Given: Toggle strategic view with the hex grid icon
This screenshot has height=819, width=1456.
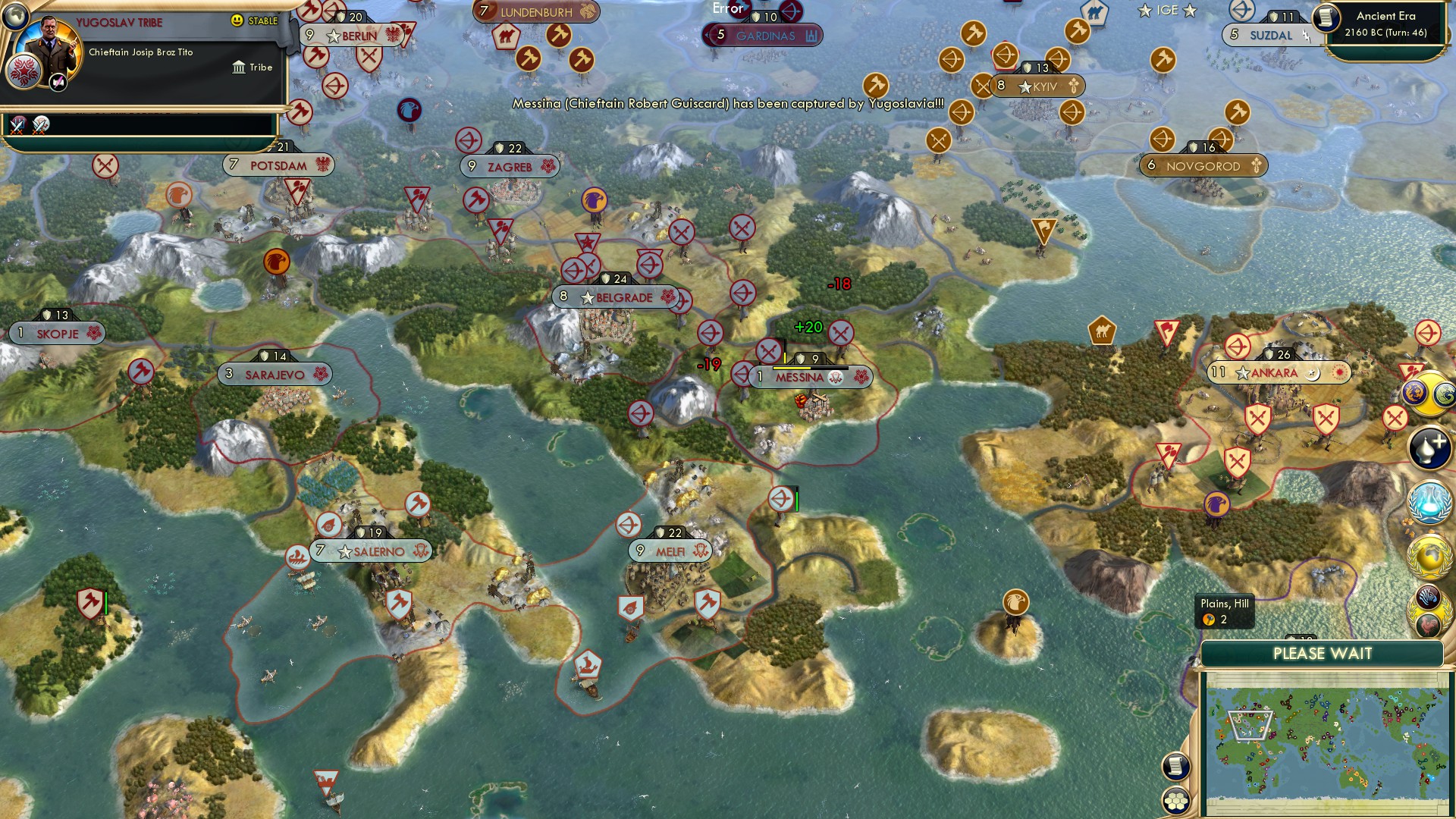Looking at the screenshot, I should click(1175, 802).
